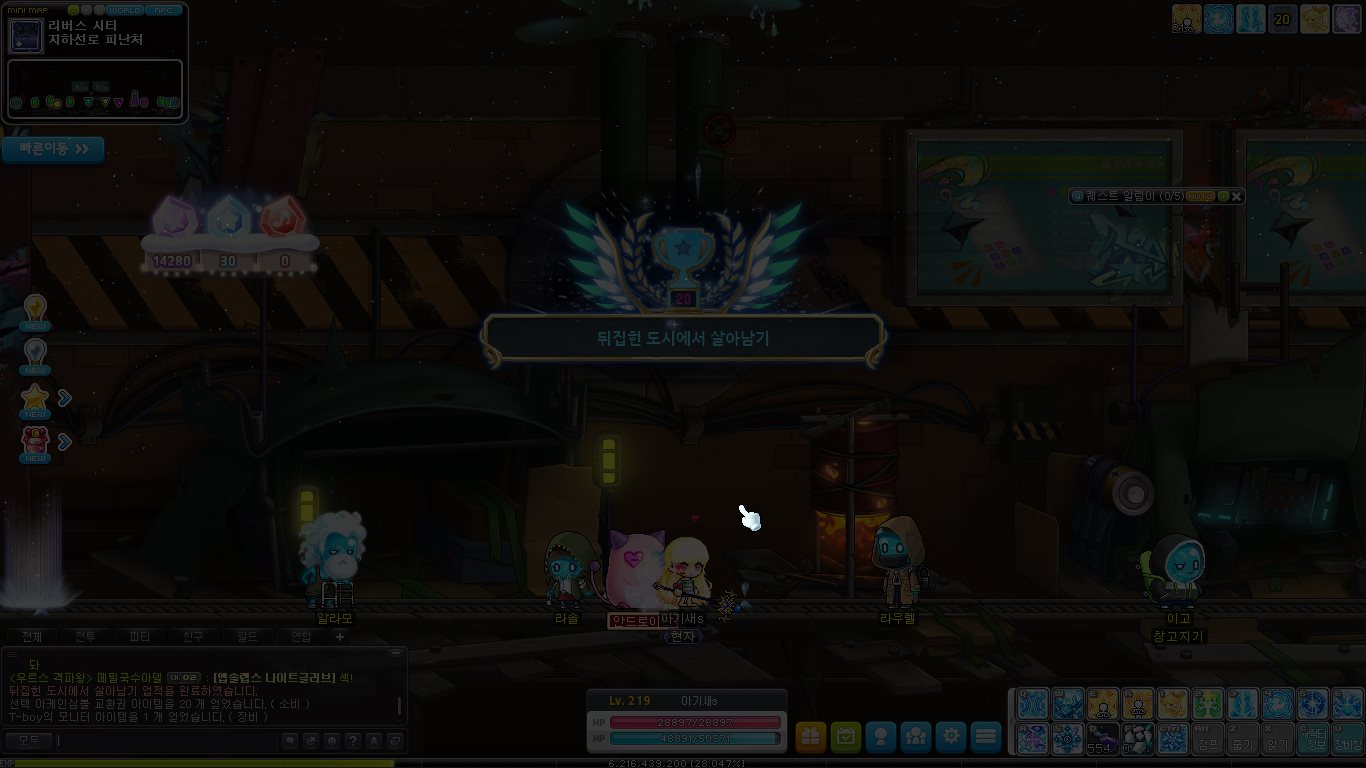Open the 모두 chat target selector
The image size is (1366, 768).
(28, 741)
